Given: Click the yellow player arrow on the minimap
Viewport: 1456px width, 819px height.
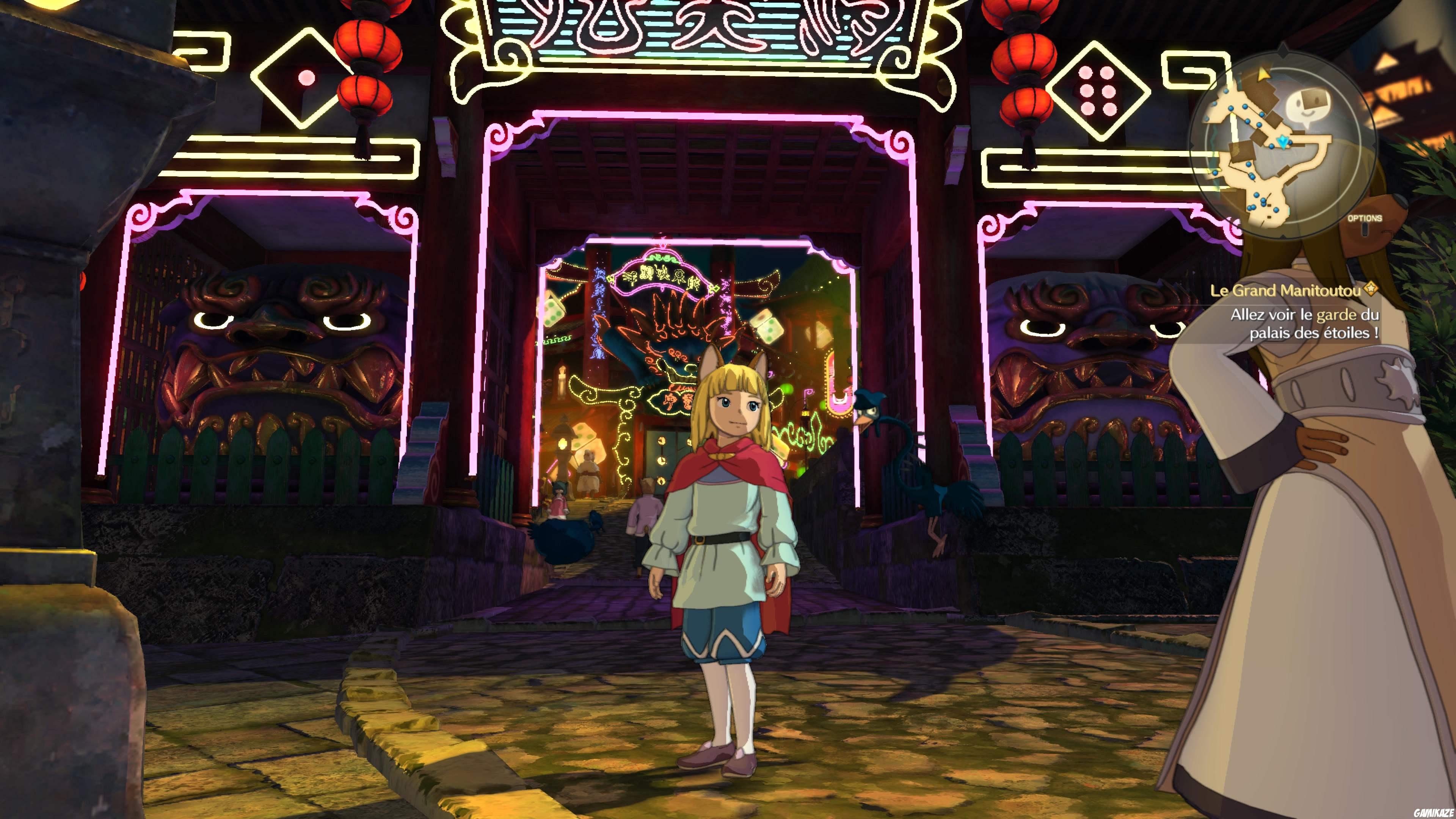Looking at the screenshot, I should coord(1264,75).
